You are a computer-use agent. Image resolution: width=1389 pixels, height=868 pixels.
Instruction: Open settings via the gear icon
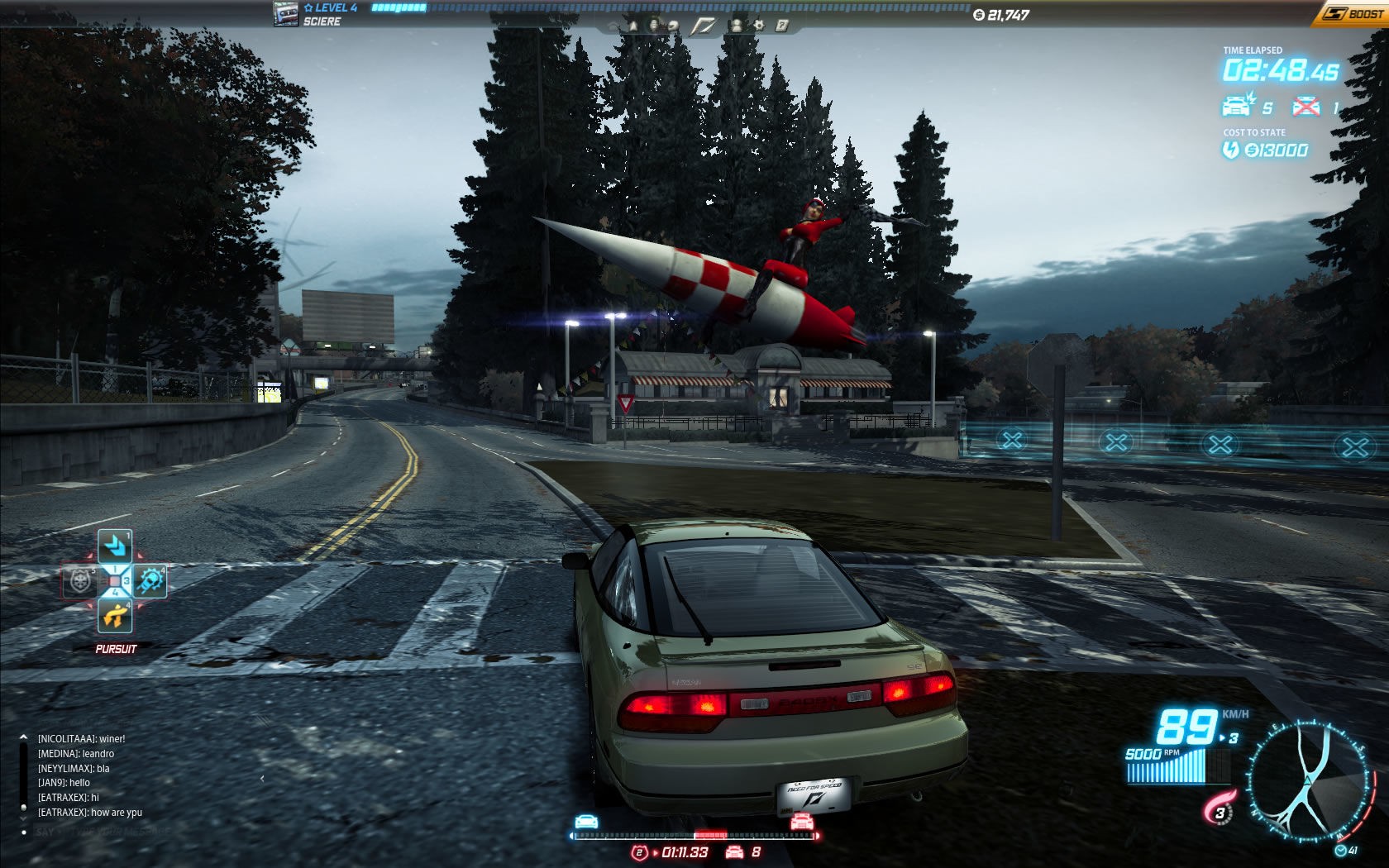759,26
